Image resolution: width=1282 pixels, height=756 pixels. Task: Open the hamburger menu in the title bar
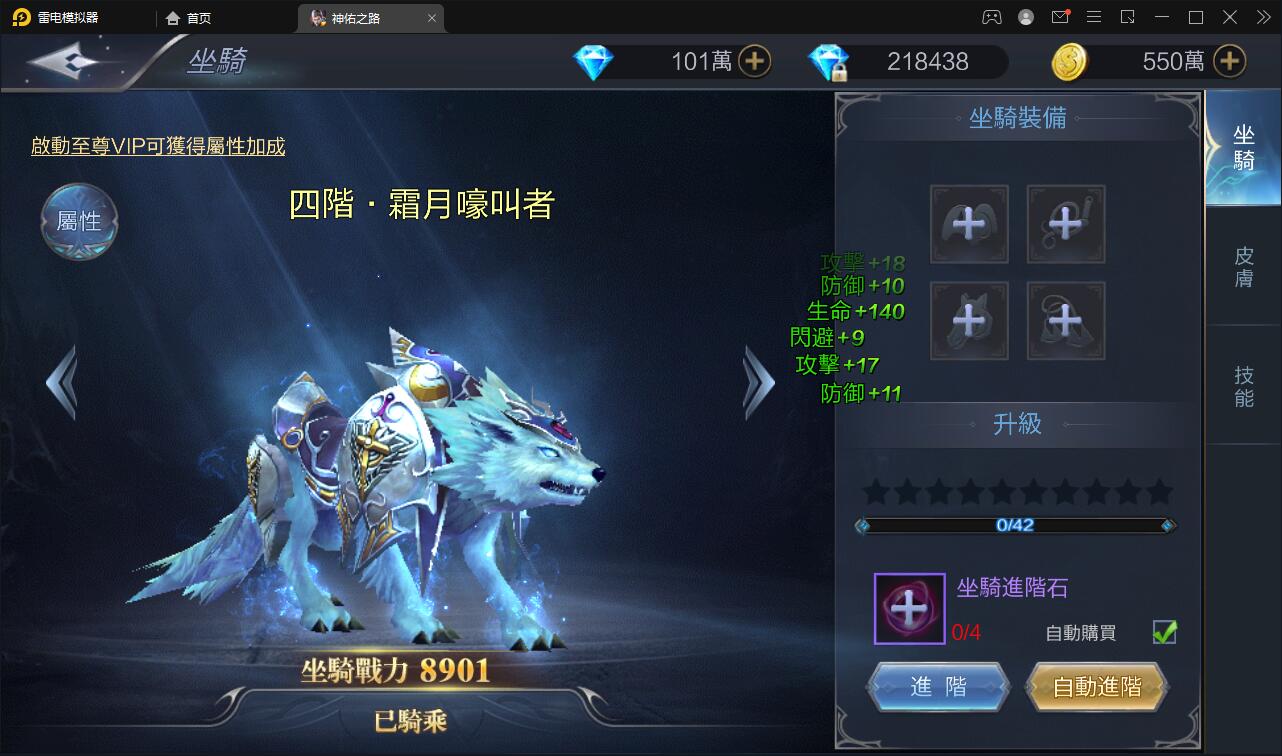pyautogui.click(x=1094, y=17)
